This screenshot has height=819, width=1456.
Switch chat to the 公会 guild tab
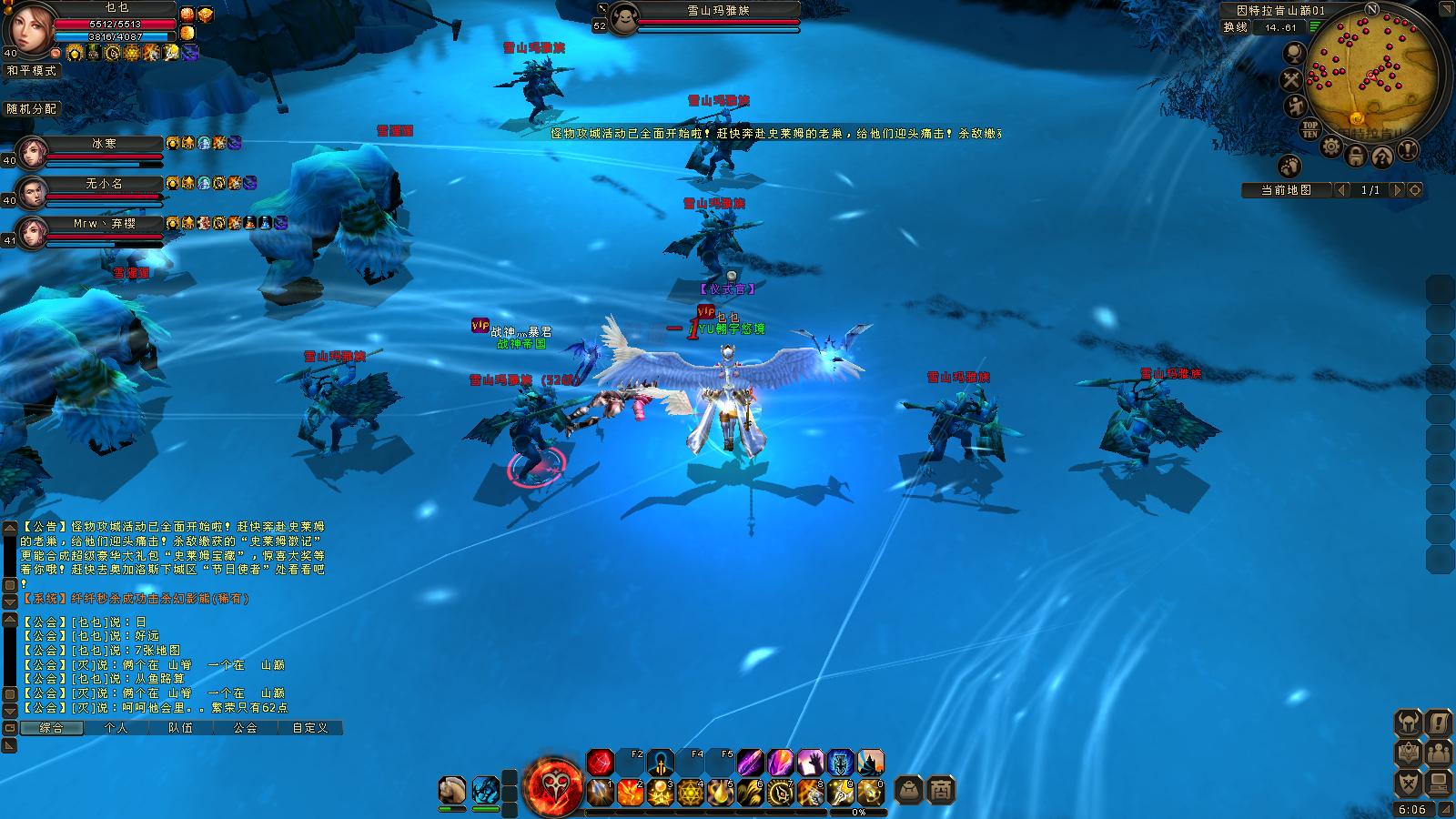point(245,728)
